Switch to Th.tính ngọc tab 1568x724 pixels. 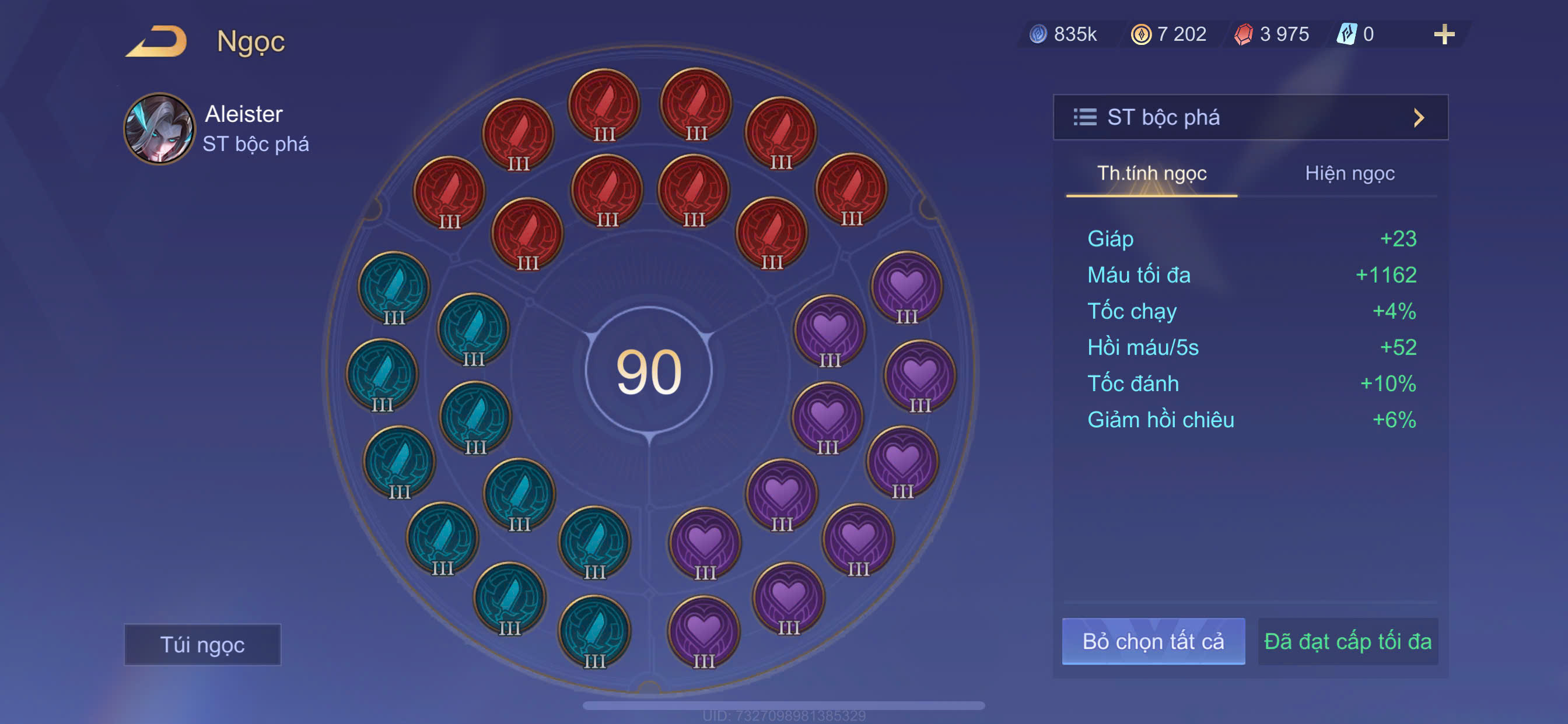(x=1151, y=173)
